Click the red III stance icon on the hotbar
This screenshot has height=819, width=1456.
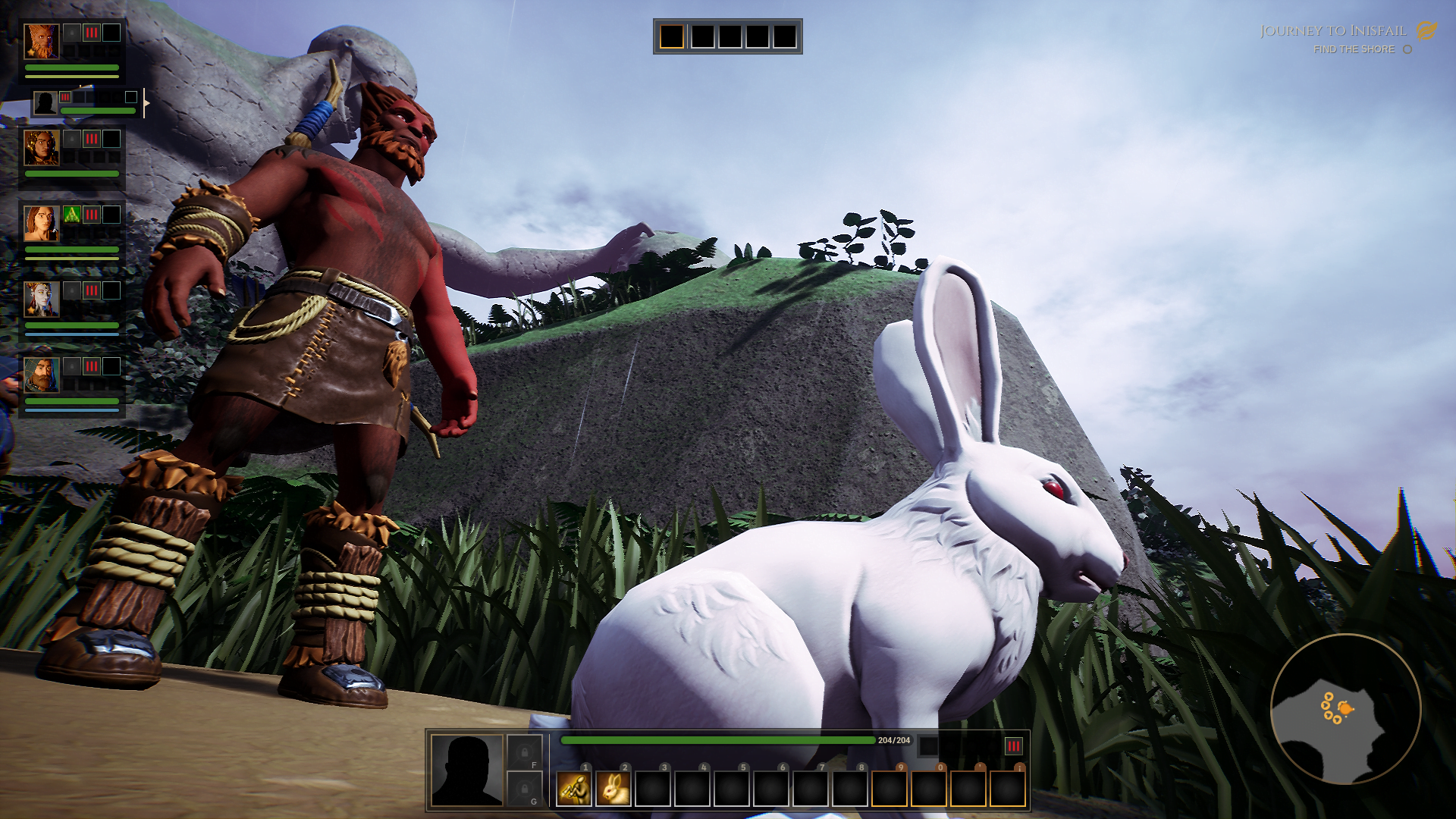pos(1014,748)
